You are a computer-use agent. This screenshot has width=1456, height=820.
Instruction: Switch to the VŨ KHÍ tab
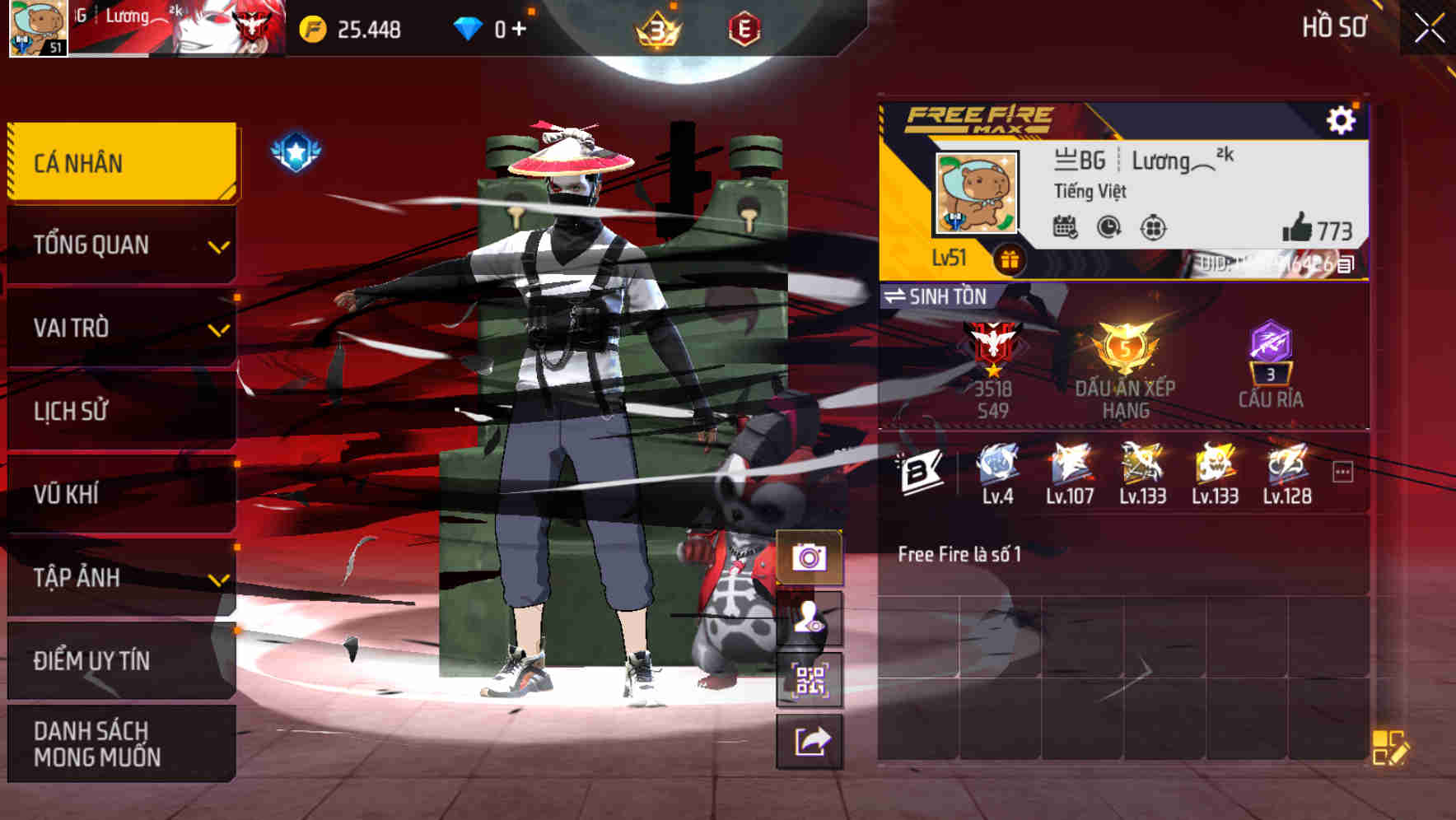(119, 494)
